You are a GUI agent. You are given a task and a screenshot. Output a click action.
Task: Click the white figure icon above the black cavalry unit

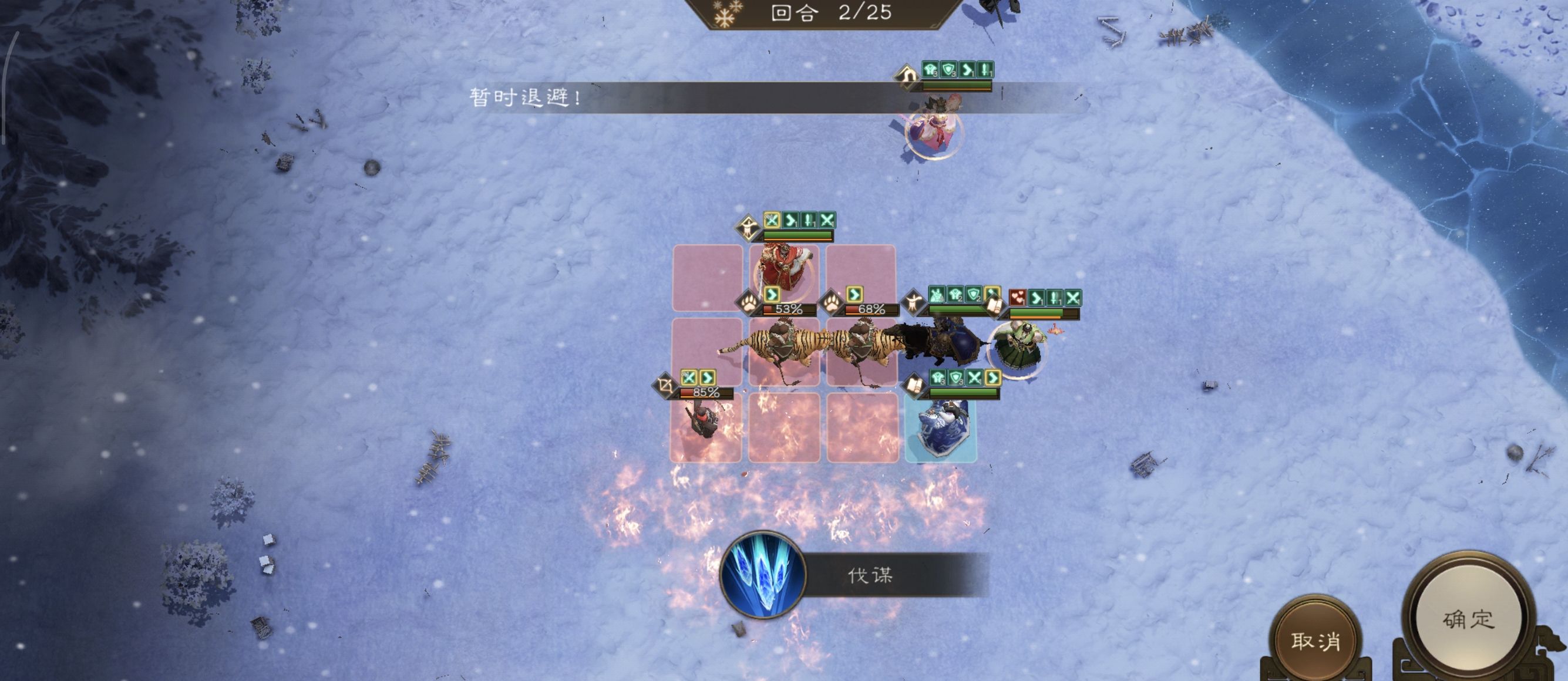[914, 301]
